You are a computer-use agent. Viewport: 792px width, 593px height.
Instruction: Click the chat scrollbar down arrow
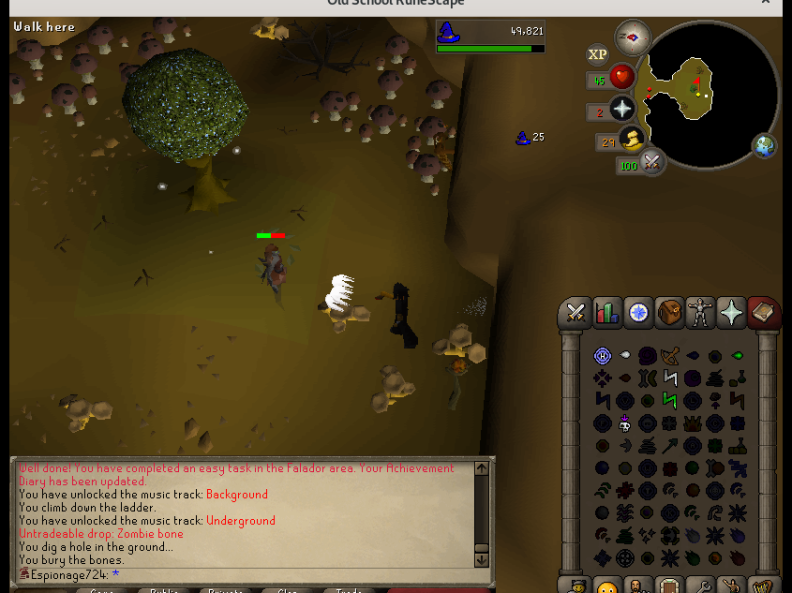coord(481,560)
